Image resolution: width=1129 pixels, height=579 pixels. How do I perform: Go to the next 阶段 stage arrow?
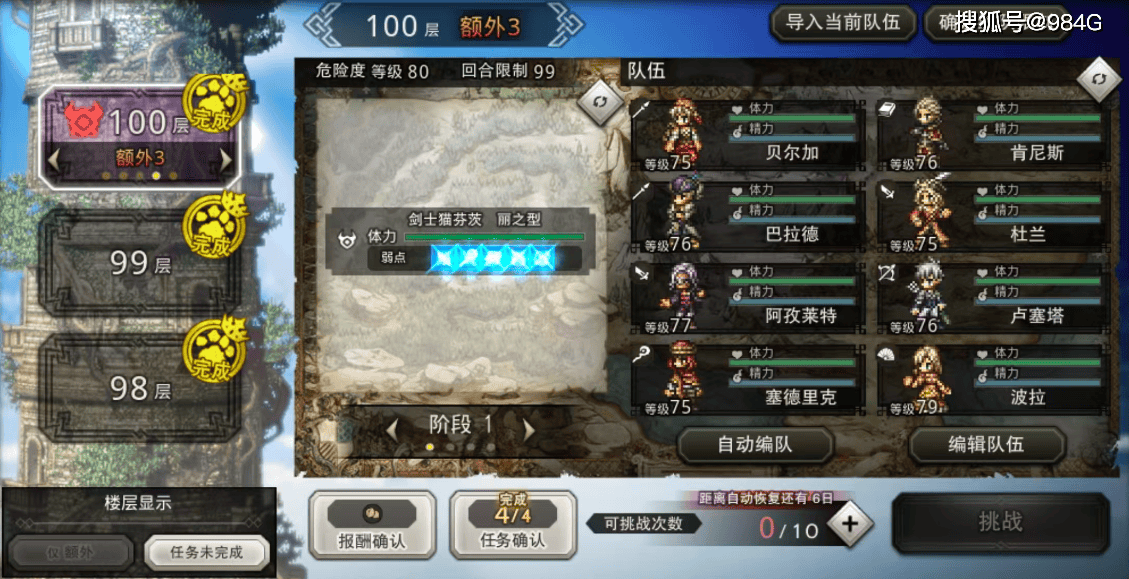(529, 429)
